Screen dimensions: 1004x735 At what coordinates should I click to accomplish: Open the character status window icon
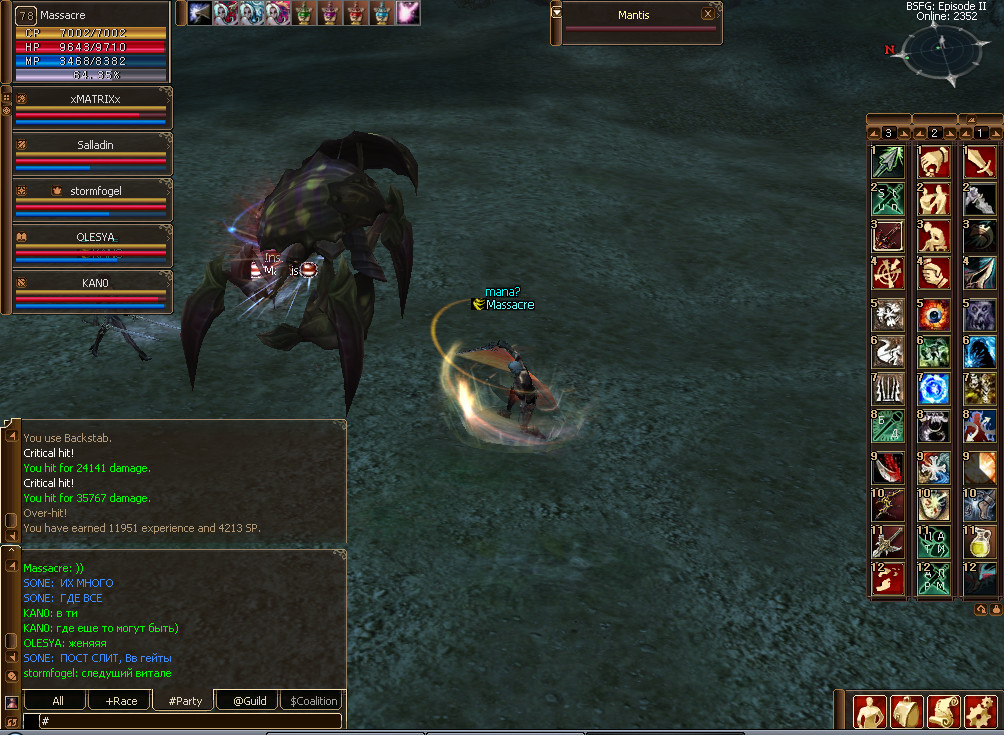point(869,711)
